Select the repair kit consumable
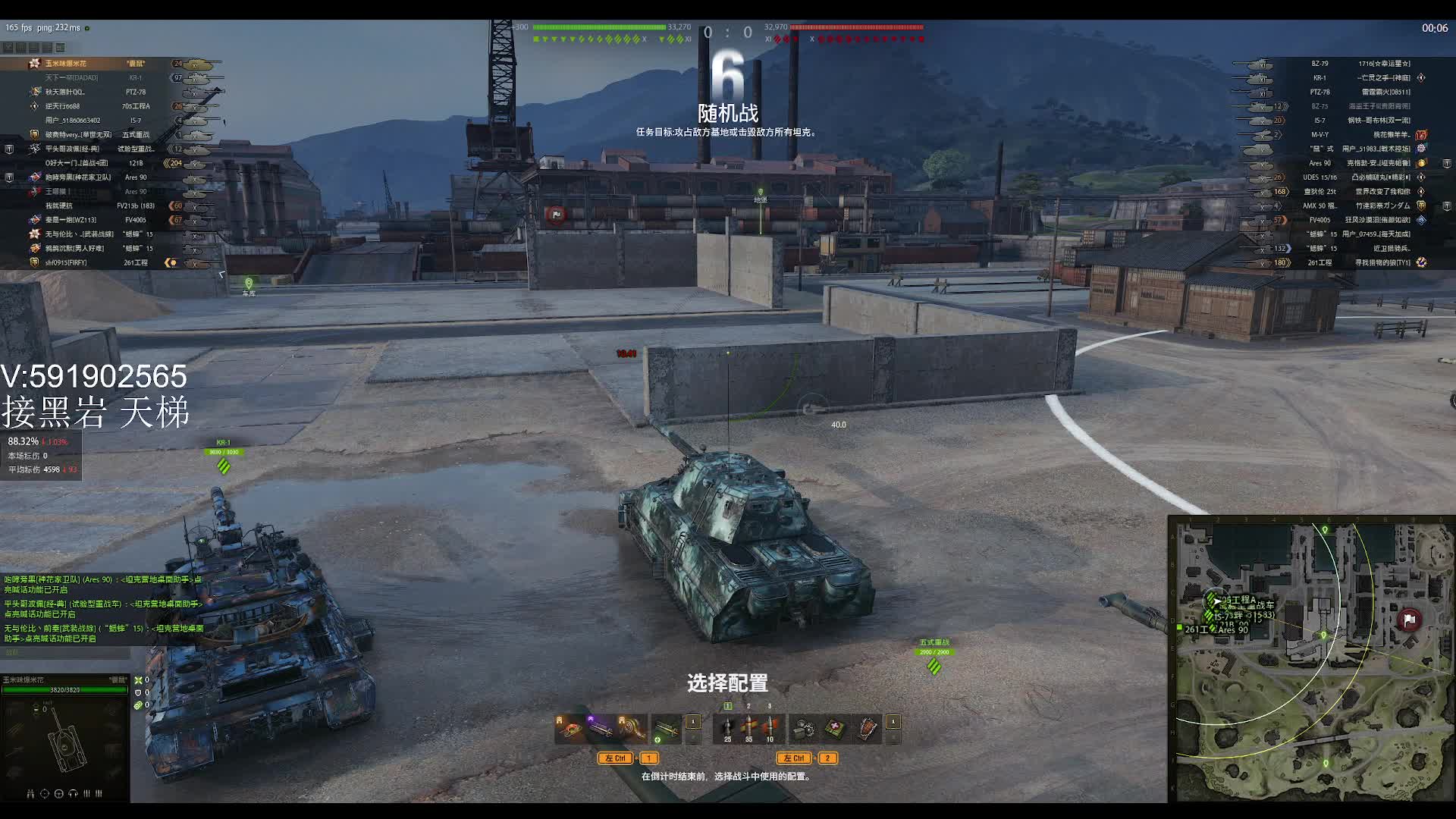Screen dimensions: 1456x819 pyautogui.click(x=804, y=729)
